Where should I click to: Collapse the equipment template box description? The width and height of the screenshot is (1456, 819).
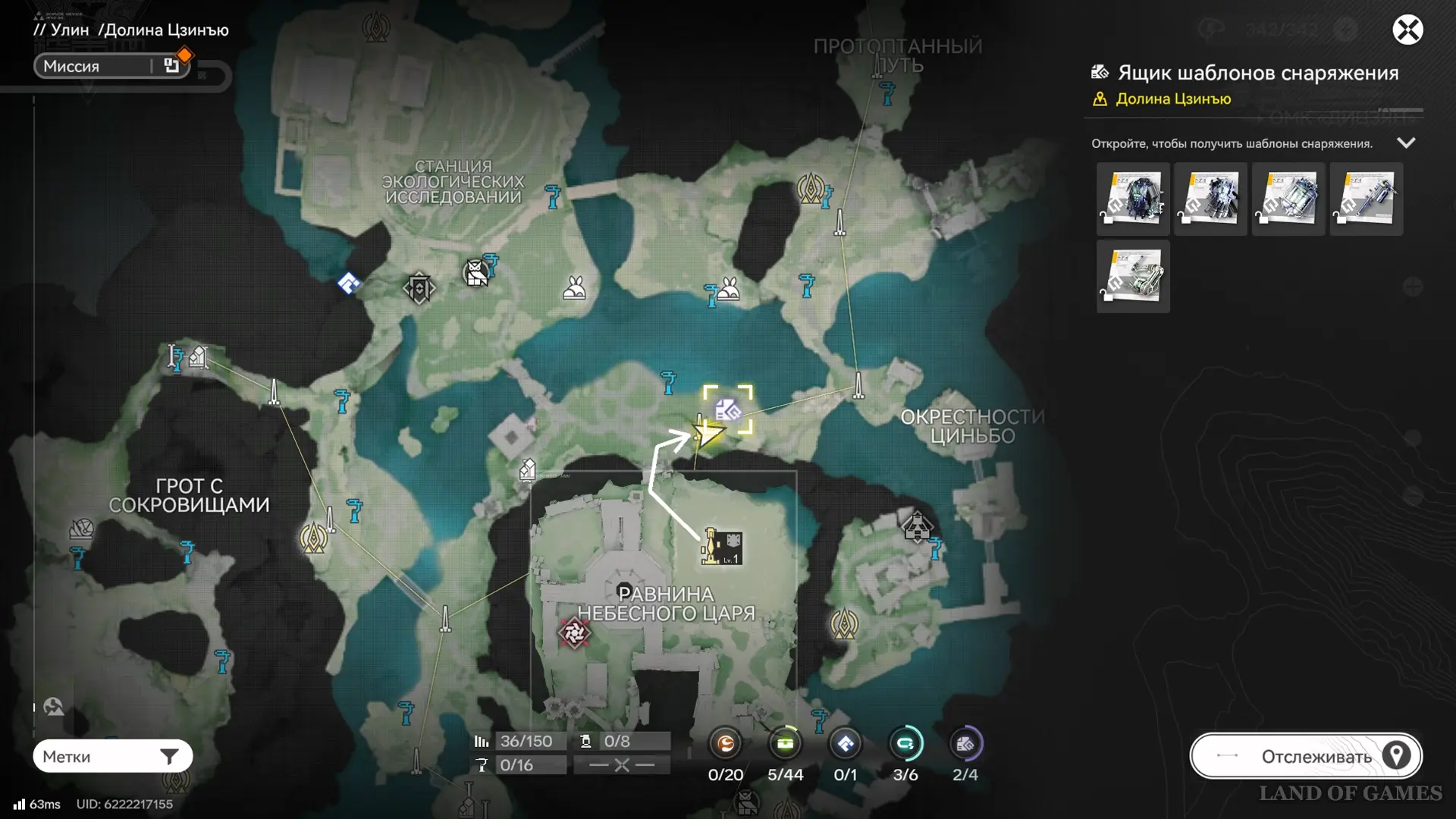[1406, 143]
